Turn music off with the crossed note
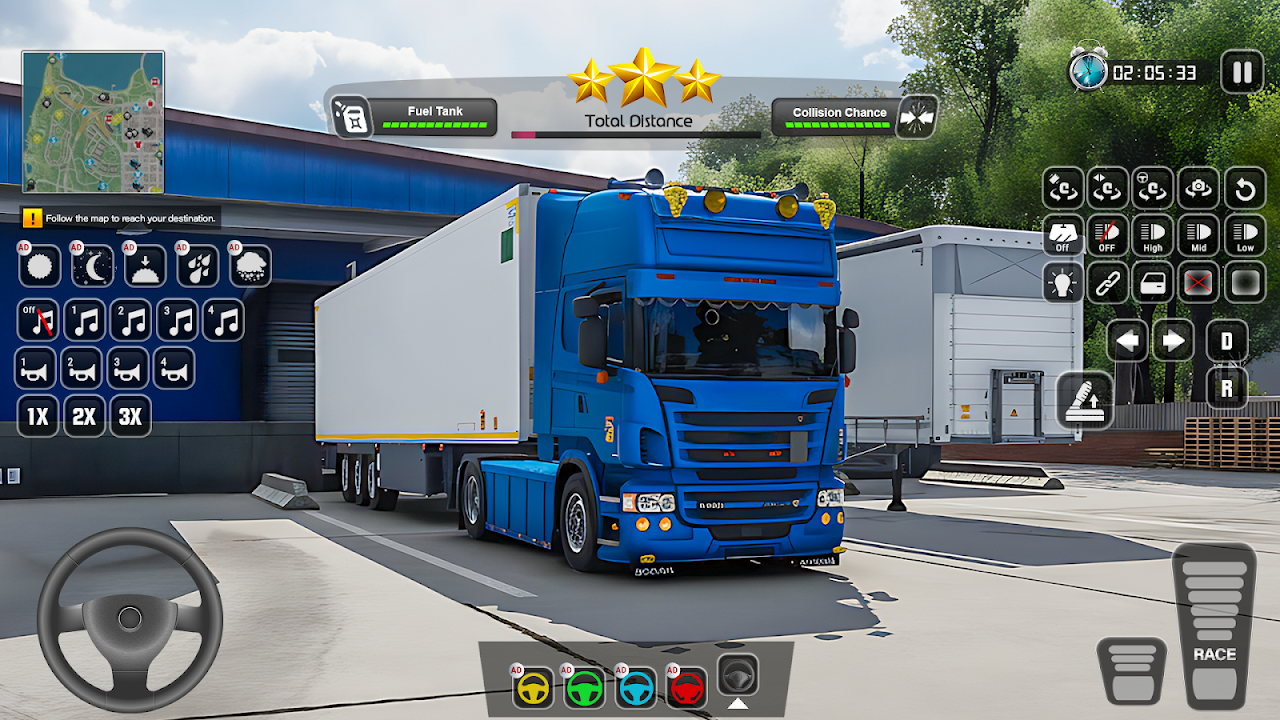 (x=38, y=320)
